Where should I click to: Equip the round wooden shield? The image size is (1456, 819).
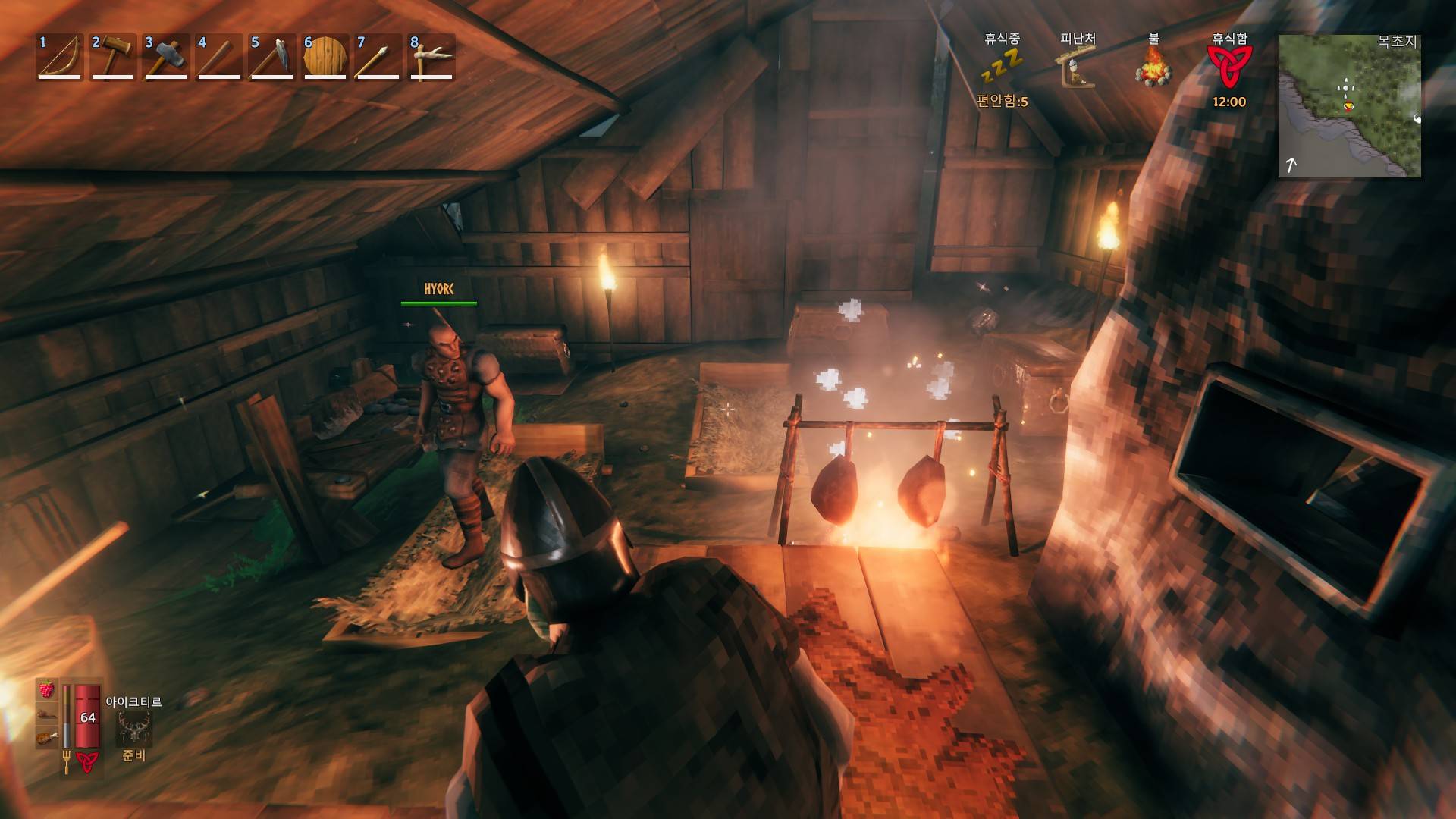(325, 56)
